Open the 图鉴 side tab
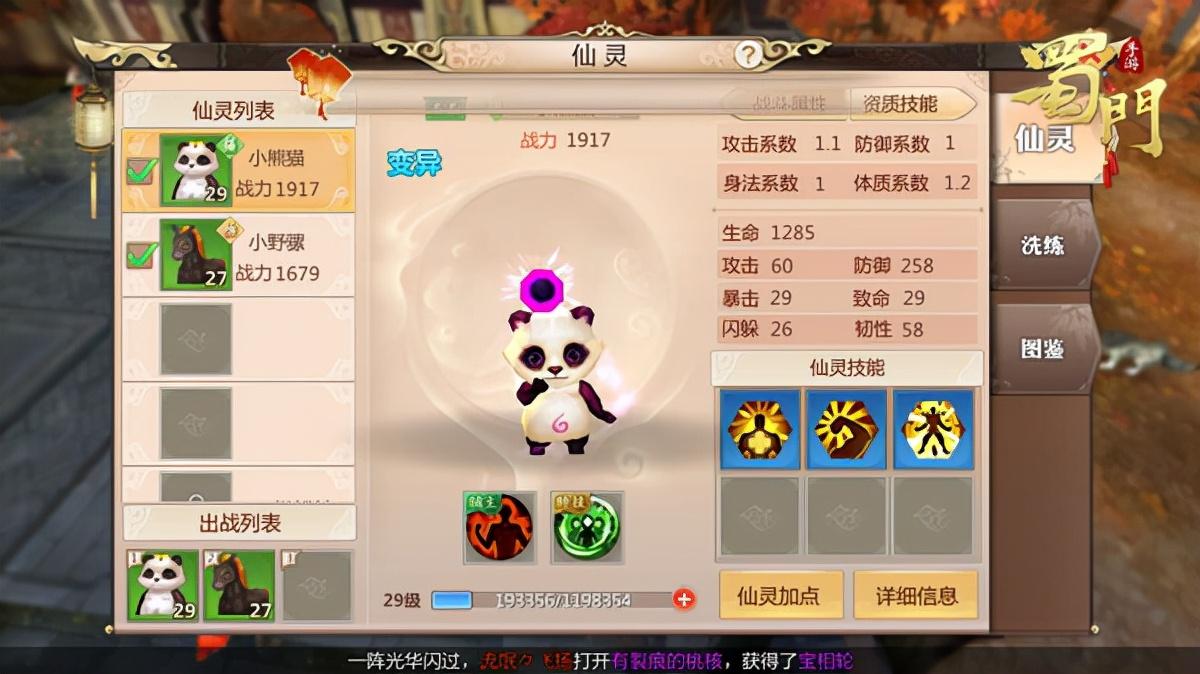 [x=1042, y=349]
